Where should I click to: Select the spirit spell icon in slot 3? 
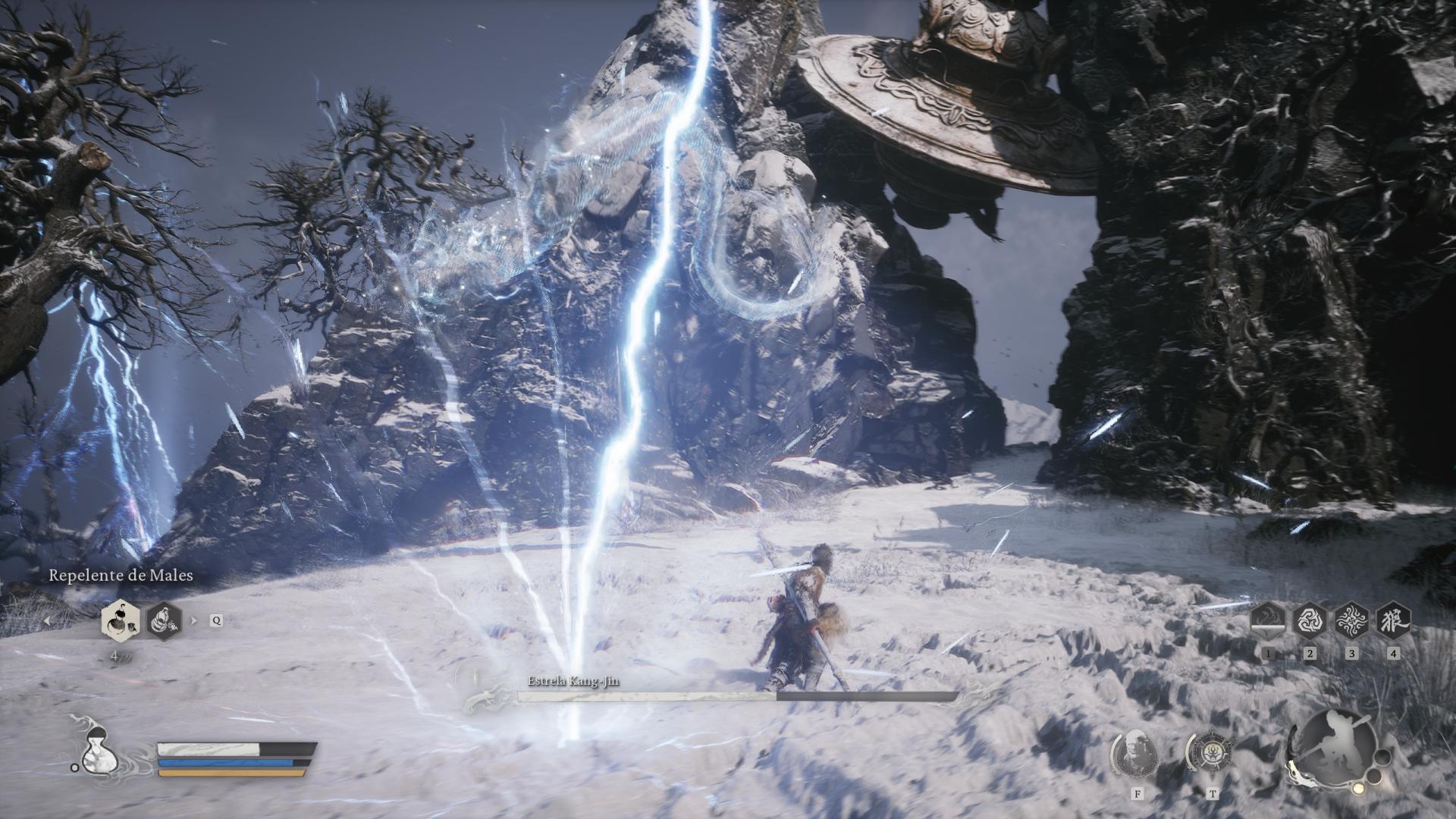click(x=1351, y=620)
